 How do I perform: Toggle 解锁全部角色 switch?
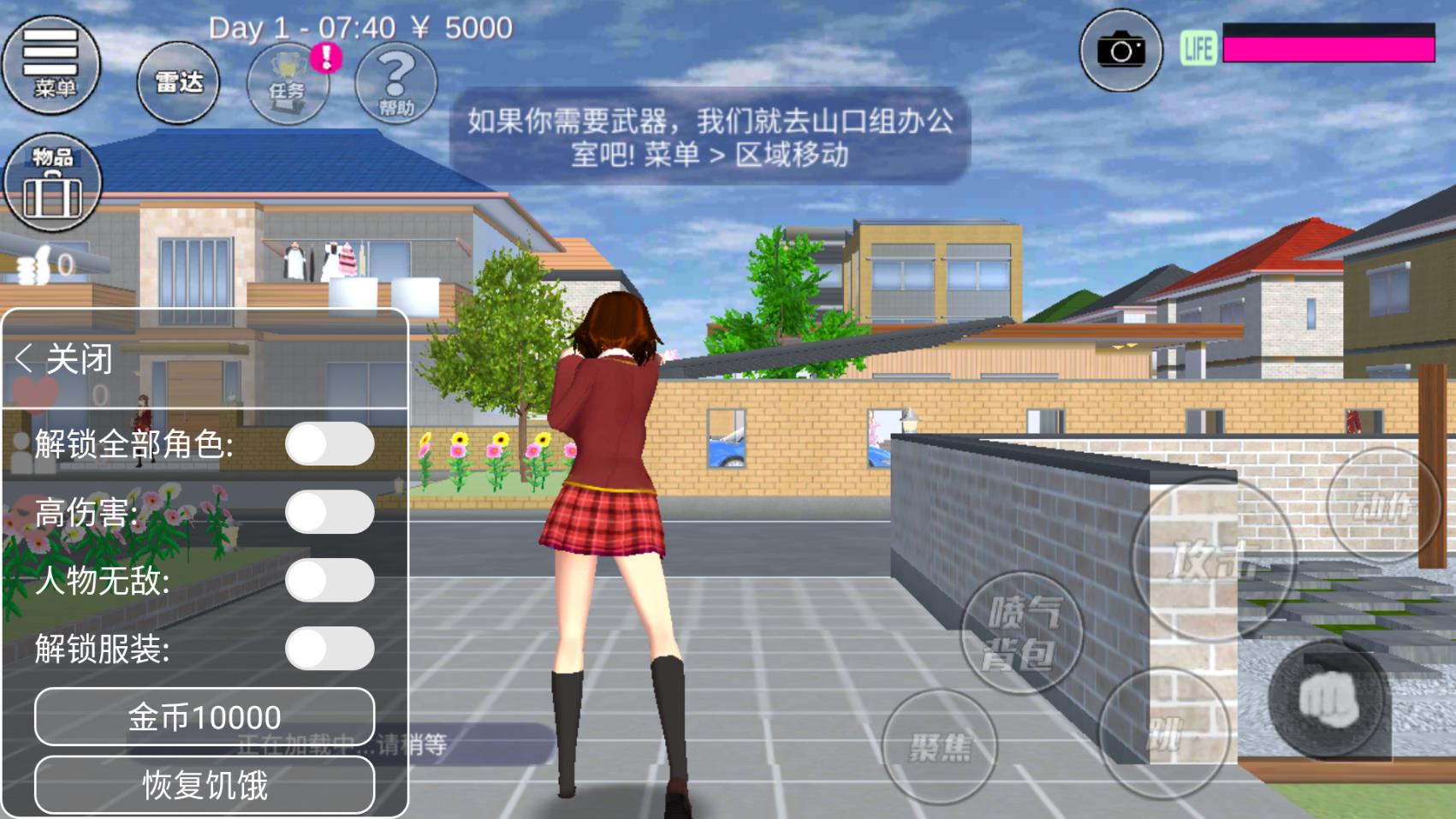[330, 444]
